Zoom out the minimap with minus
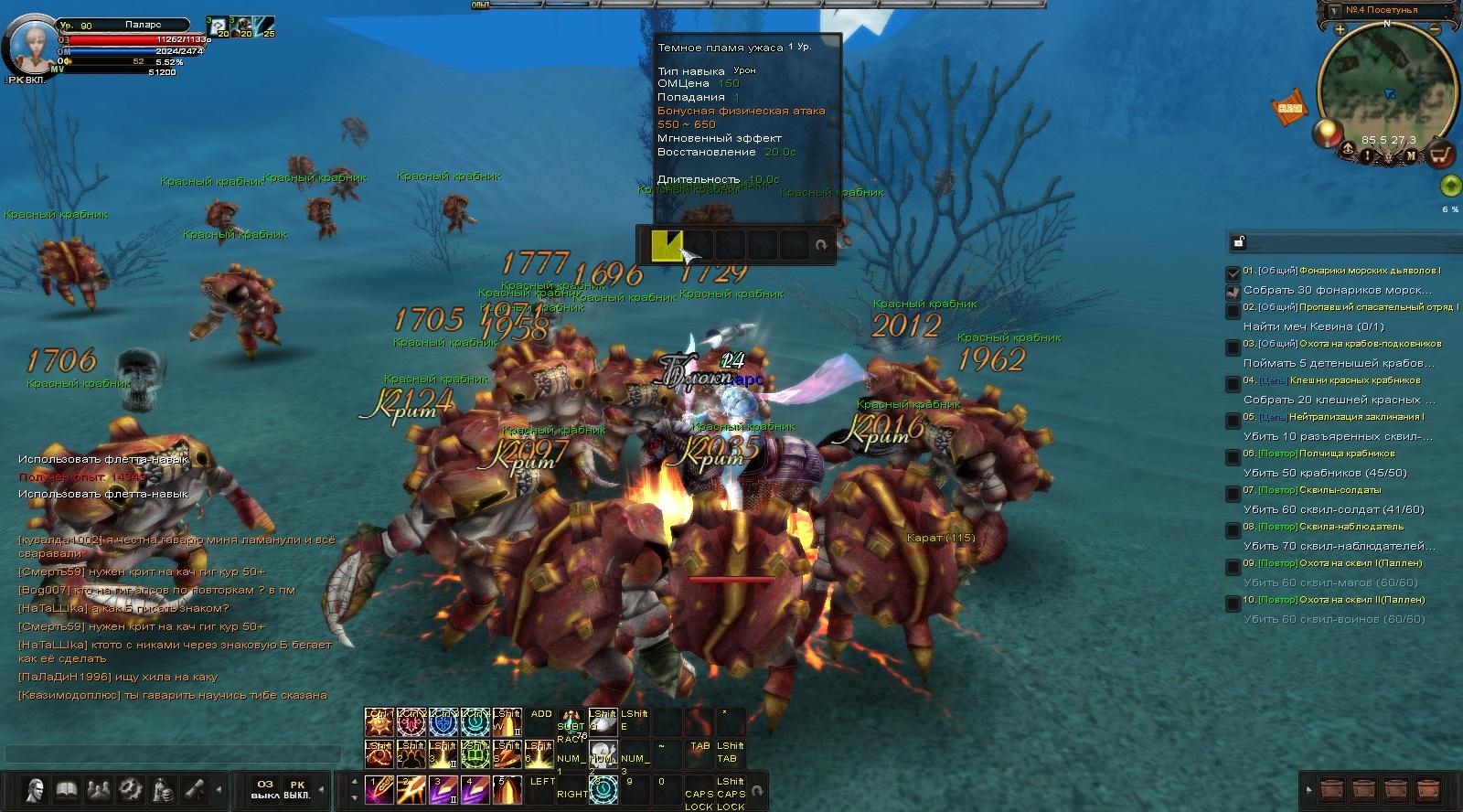 pyautogui.click(x=1435, y=30)
